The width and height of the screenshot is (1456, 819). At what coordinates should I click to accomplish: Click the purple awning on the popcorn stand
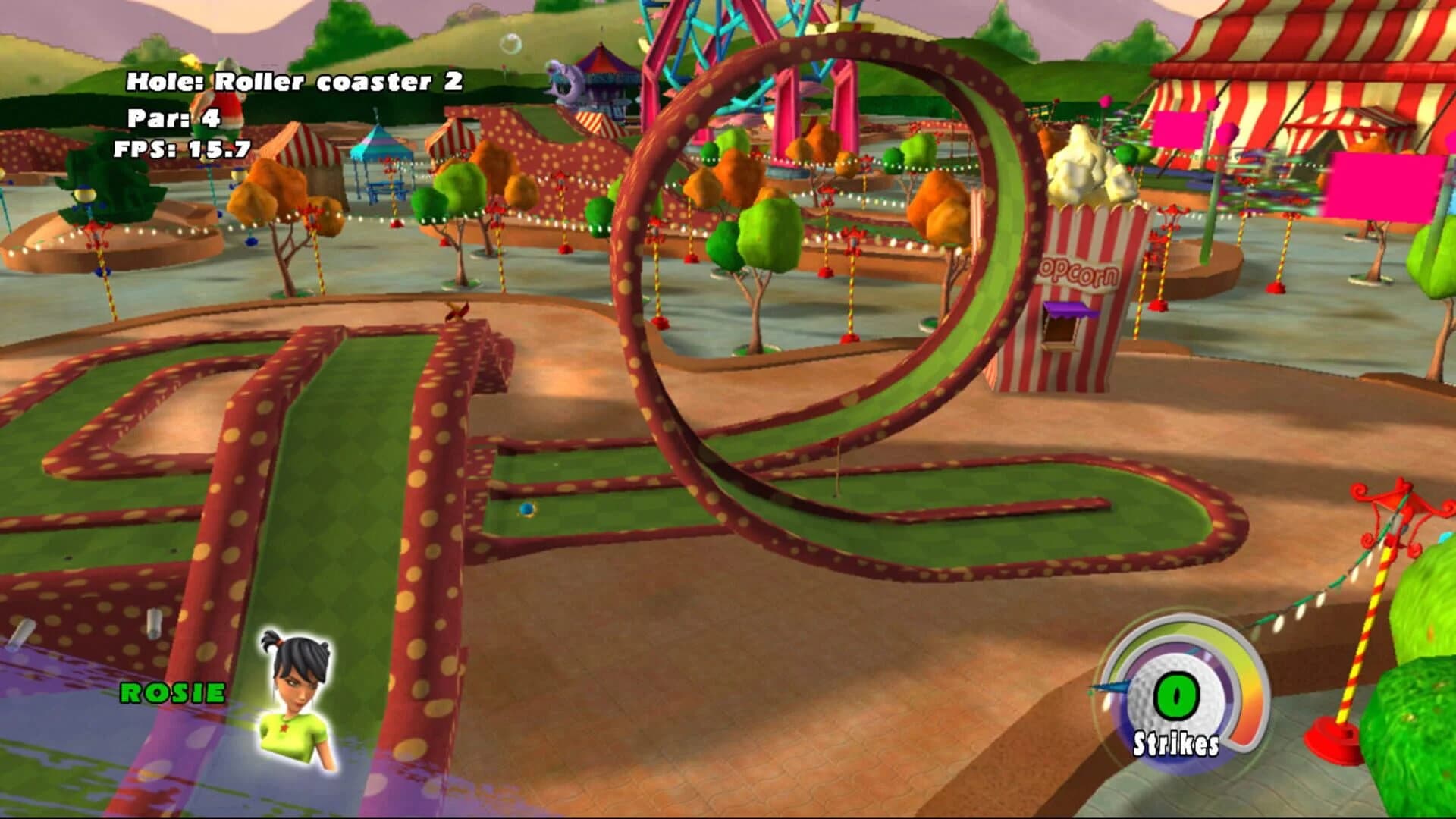pyautogui.click(x=1071, y=309)
